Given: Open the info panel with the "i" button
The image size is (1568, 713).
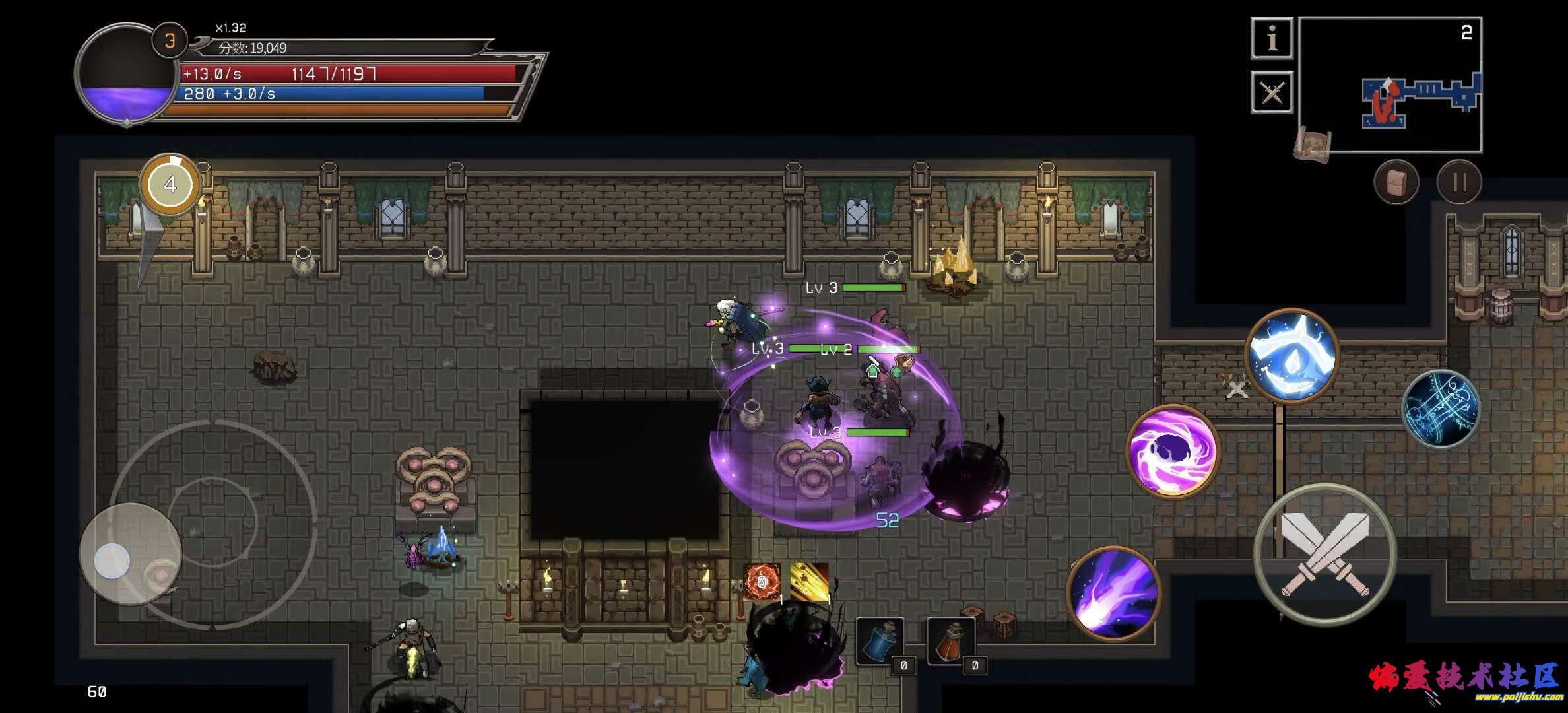Looking at the screenshot, I should (x=1272, y=38).
